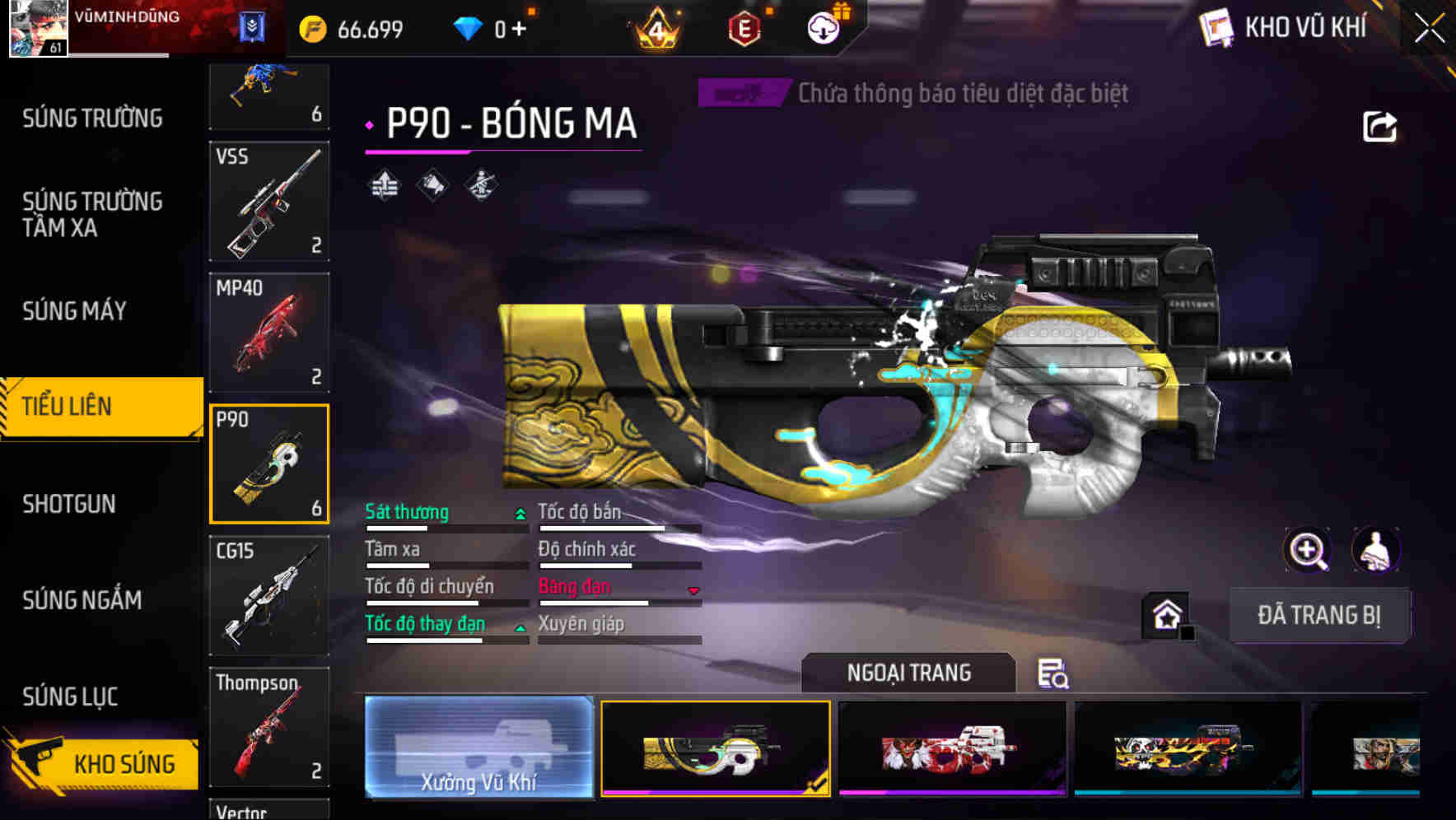
Task: Open the inspect icon beside the NGOẠI TRANG tab
Action: coord(1053,675)
